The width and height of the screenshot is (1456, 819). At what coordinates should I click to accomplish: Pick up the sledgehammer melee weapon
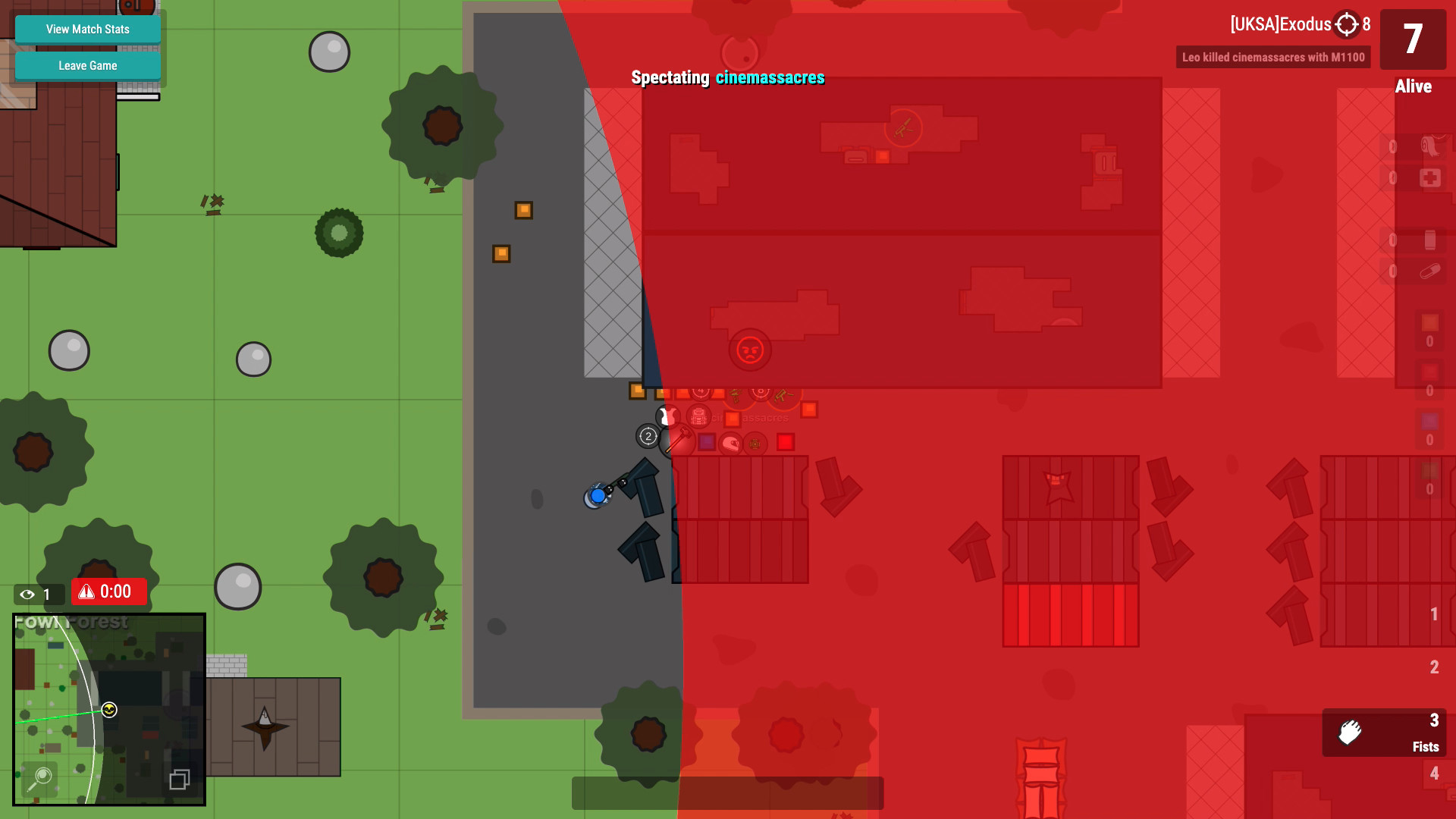pos(682,438)
